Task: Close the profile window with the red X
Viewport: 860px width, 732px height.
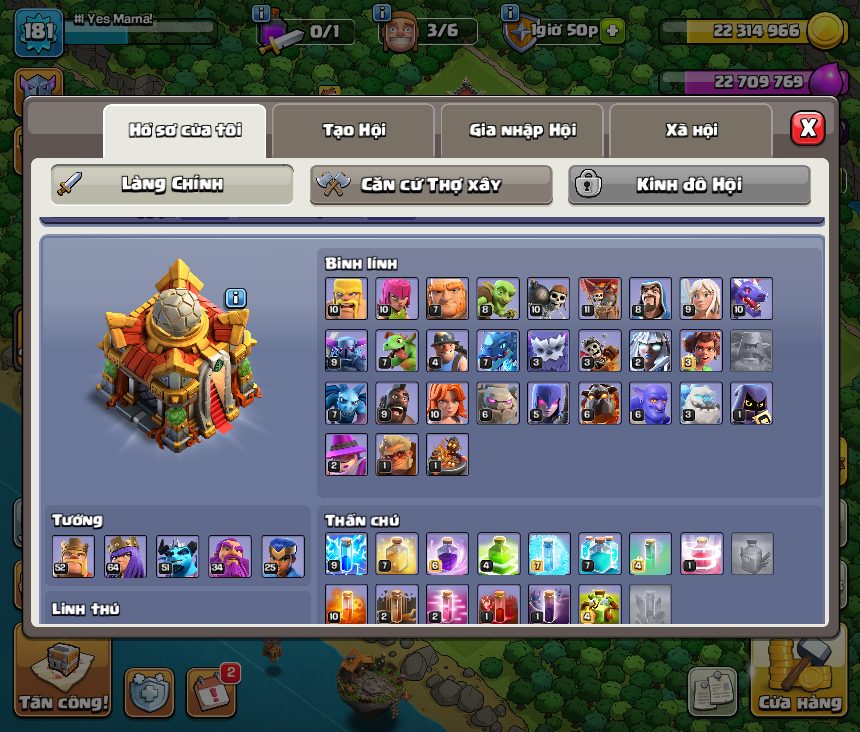Action: pos(807,129)
